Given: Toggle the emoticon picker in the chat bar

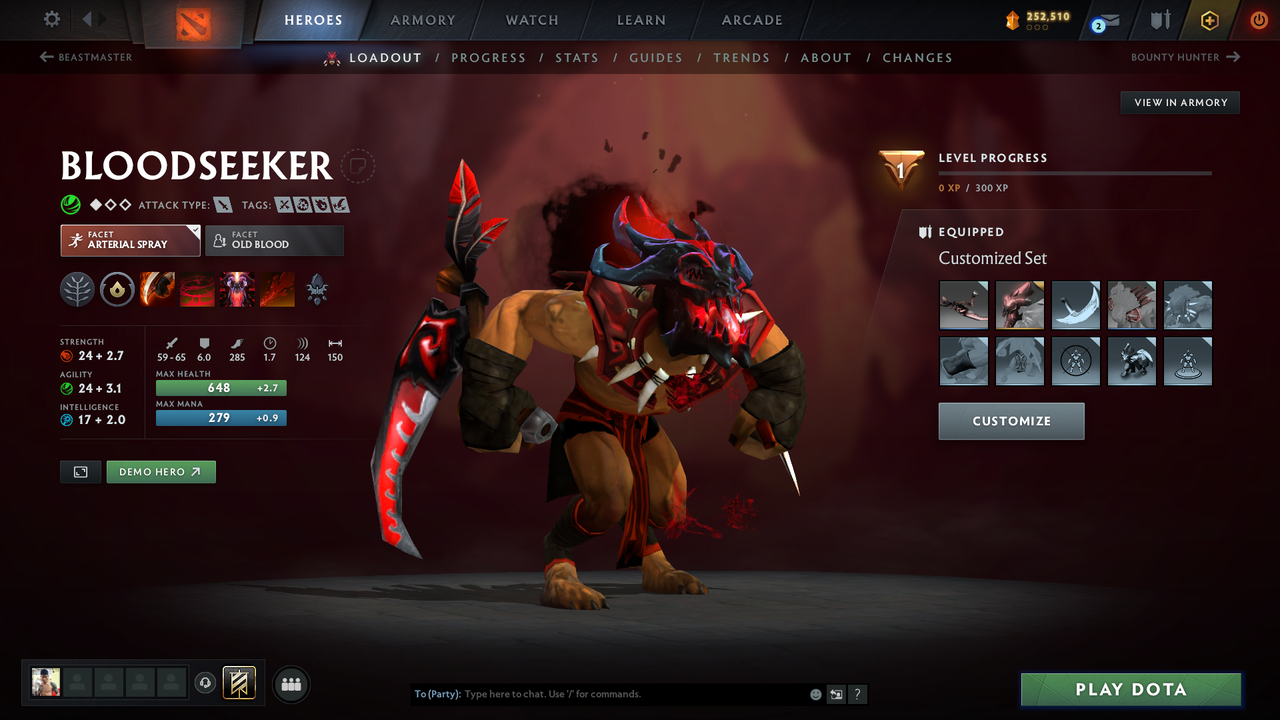Looking at the screenshot, I should (x=815, y=693).
